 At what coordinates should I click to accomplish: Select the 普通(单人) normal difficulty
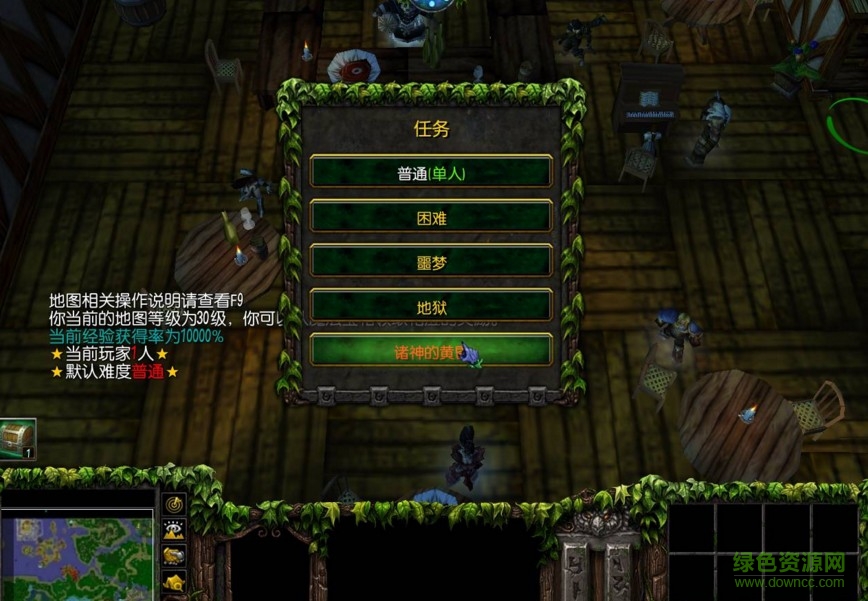431,172
